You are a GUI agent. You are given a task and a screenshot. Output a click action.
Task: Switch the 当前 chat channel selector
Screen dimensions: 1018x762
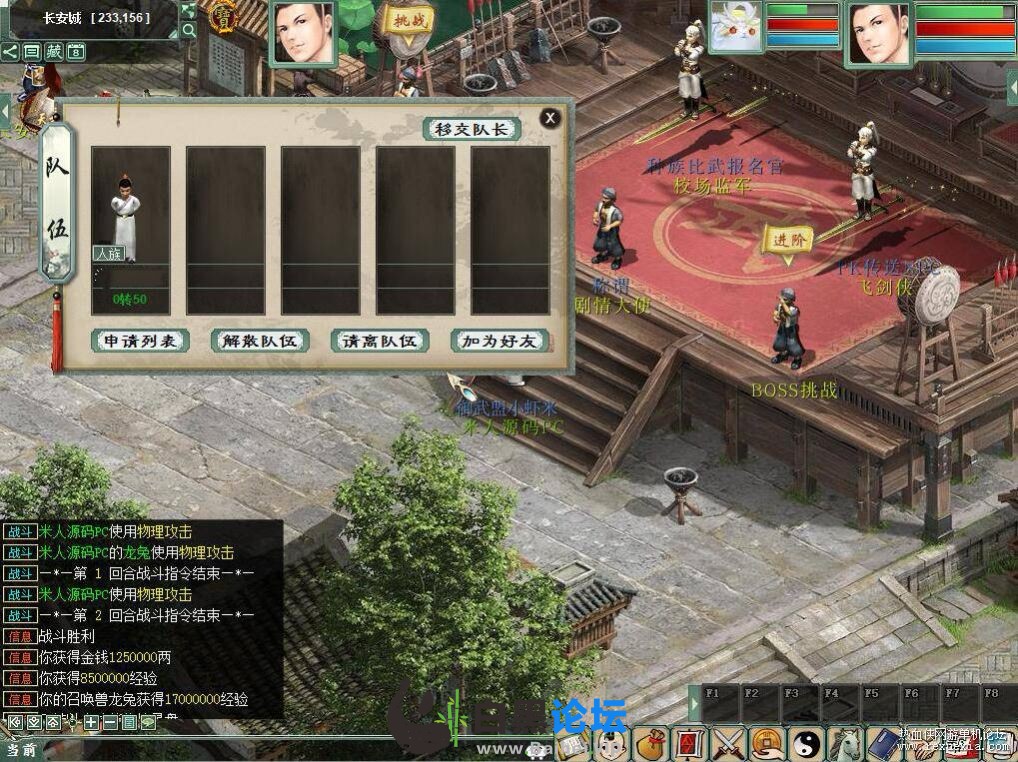click(x=22, y=749)
